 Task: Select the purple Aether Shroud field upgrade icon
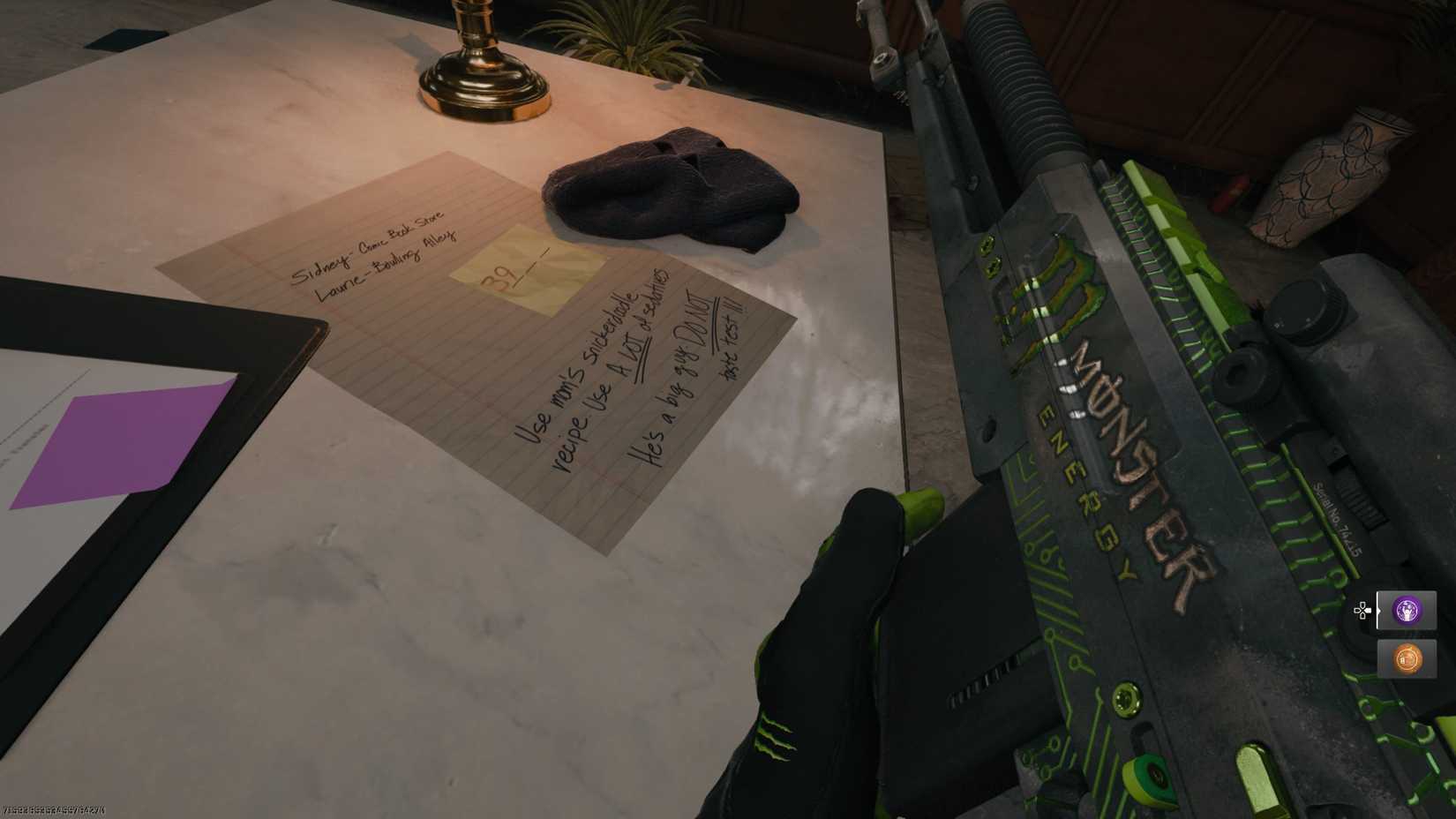(1407, 612)
